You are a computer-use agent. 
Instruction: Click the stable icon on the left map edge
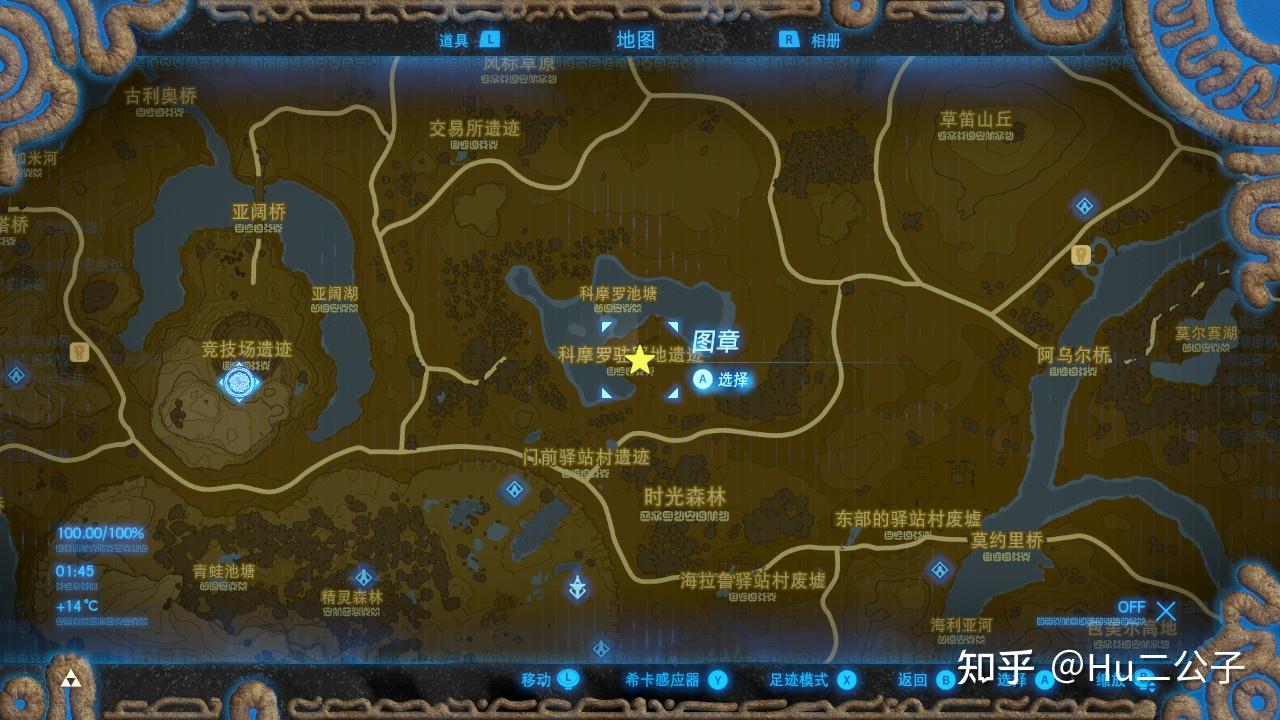pos(79,352)
